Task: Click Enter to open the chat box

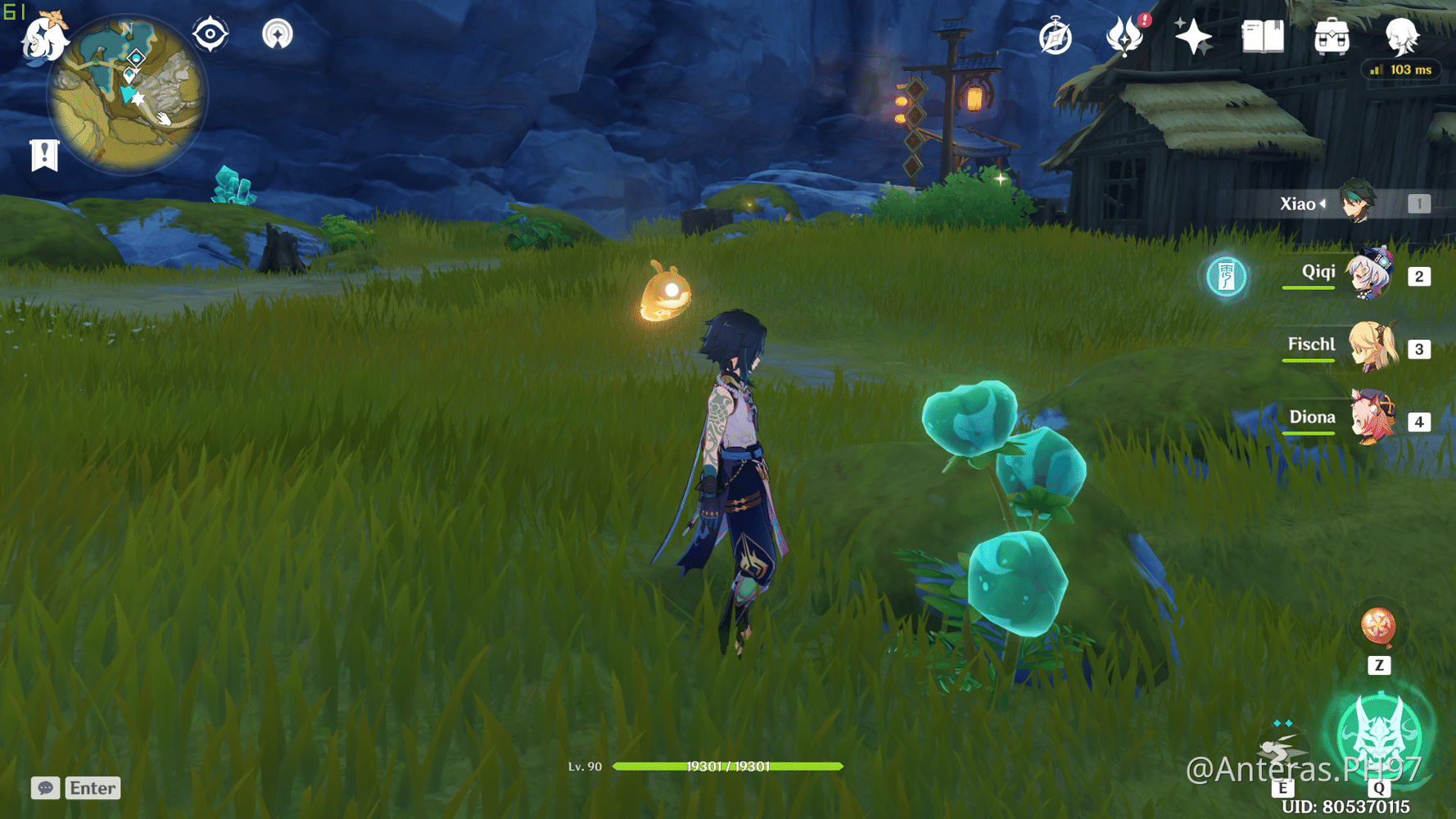Action: 92,788
